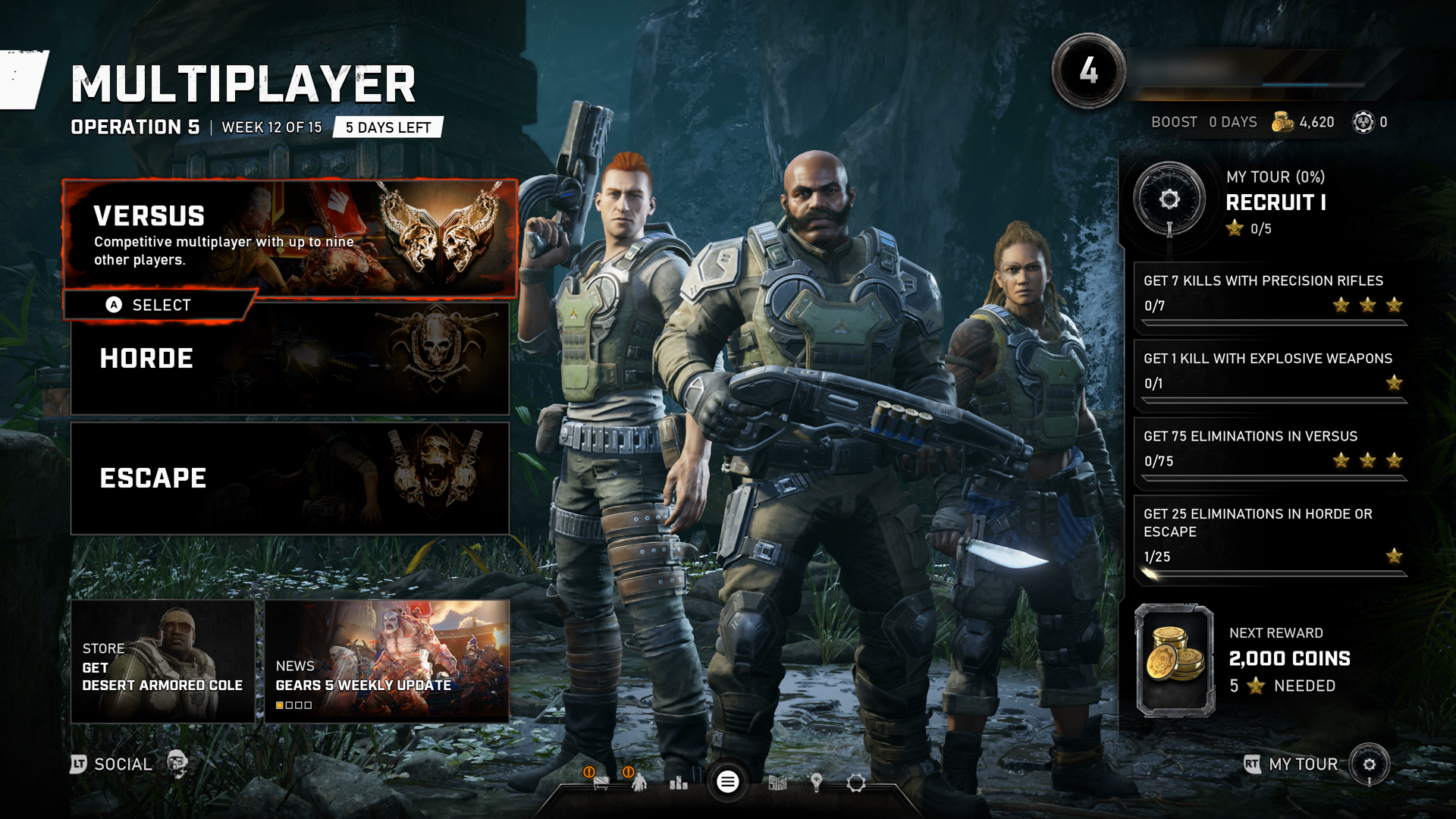1456x819 pixels.
Task: Open the Recruit I tour rank emblem
Action: coord(1169,199)
